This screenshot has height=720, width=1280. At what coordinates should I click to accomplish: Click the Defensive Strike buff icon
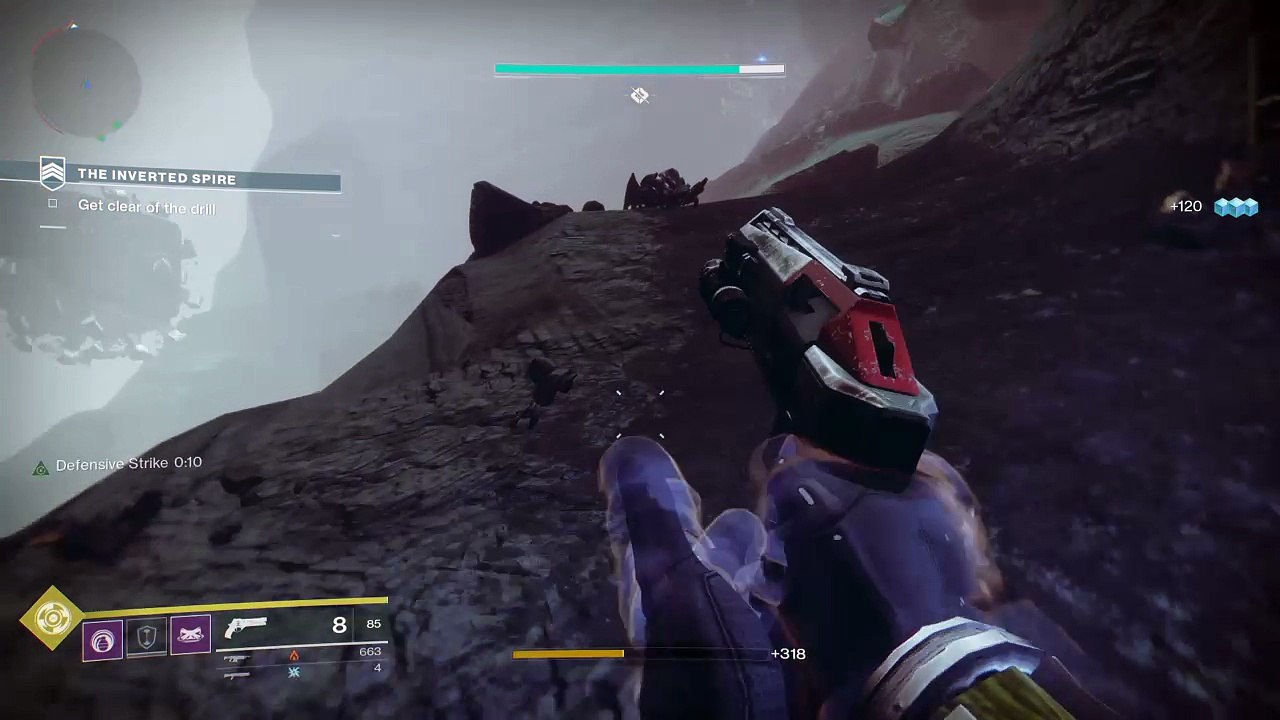tap(41, 468)
